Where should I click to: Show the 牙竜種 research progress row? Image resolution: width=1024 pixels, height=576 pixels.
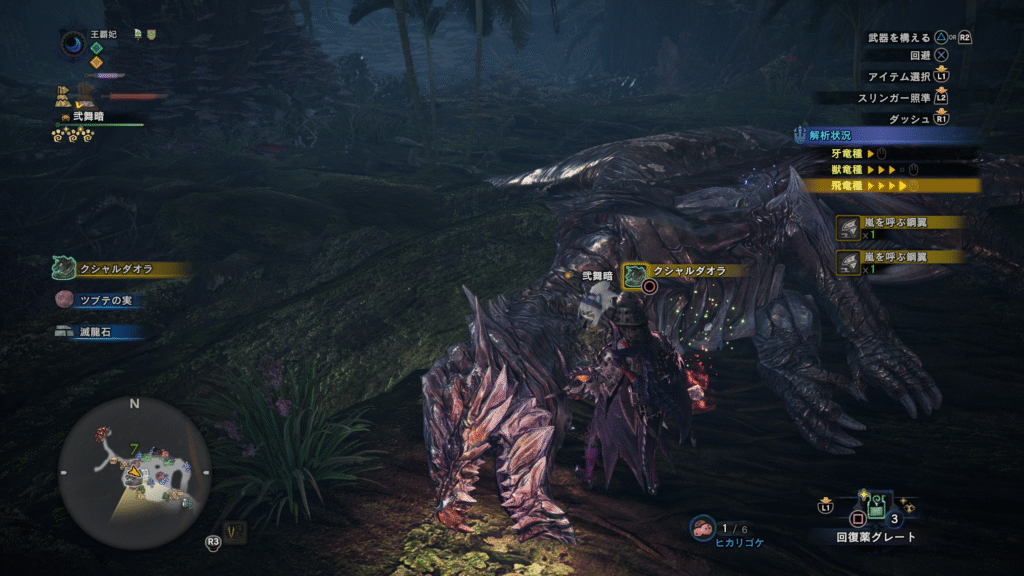854,154
